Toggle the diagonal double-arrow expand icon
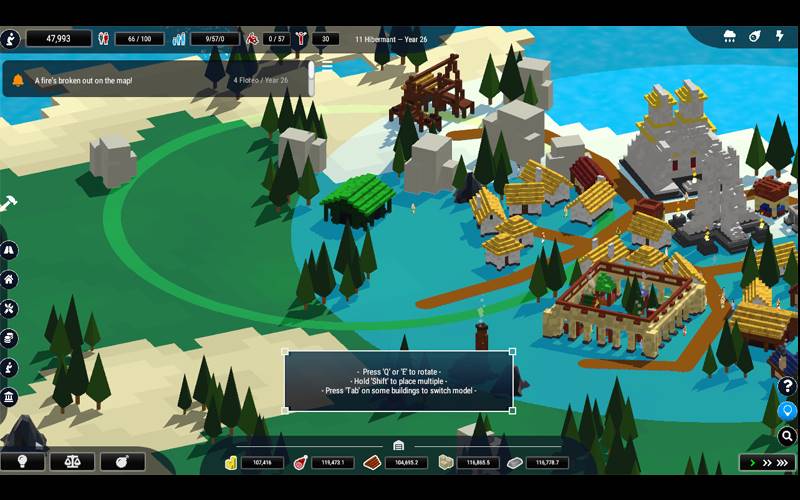This screenshot has width=800, height=500. 8,203
